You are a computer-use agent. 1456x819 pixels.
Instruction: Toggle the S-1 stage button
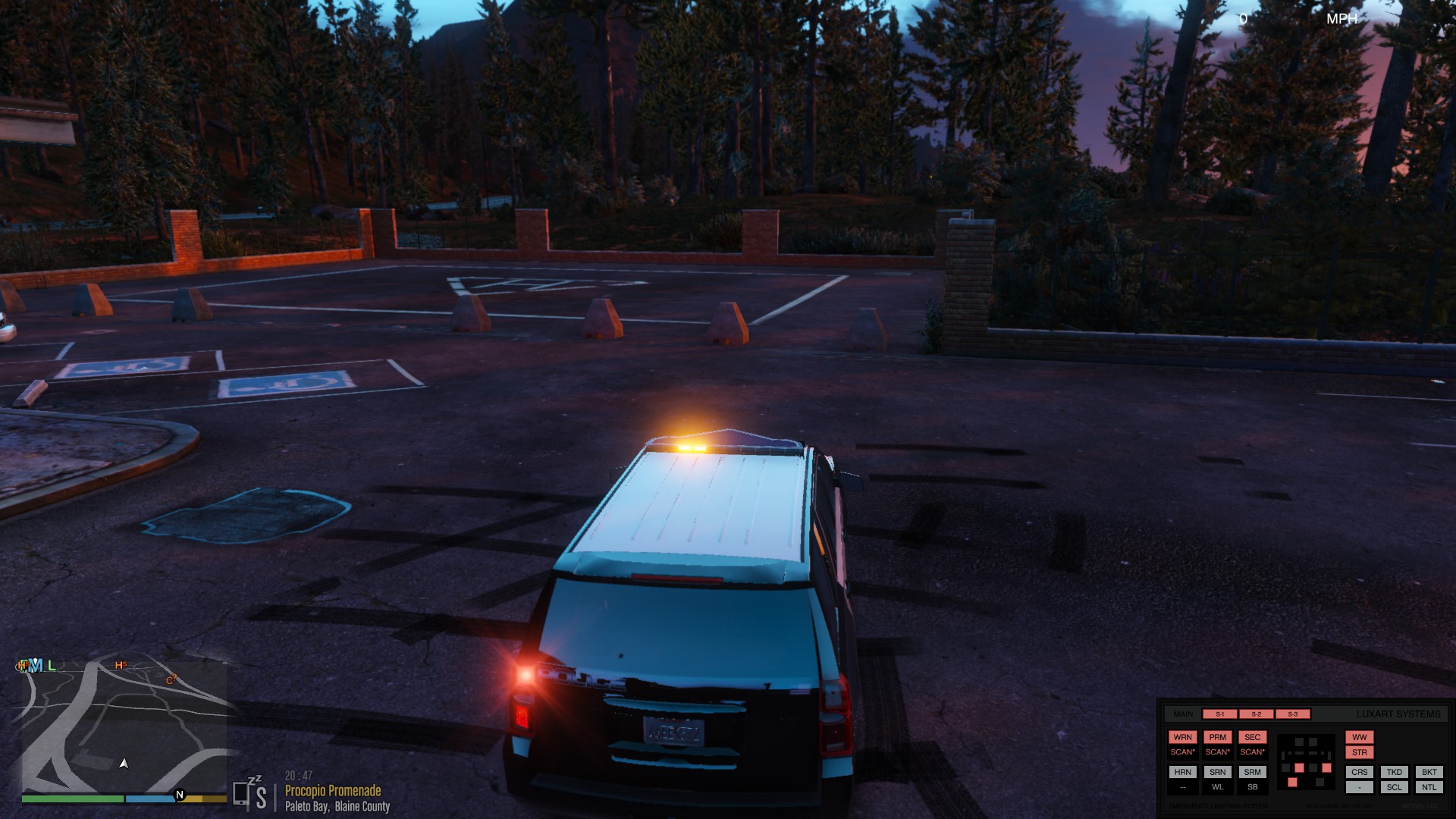click(x=1219, y=714)
